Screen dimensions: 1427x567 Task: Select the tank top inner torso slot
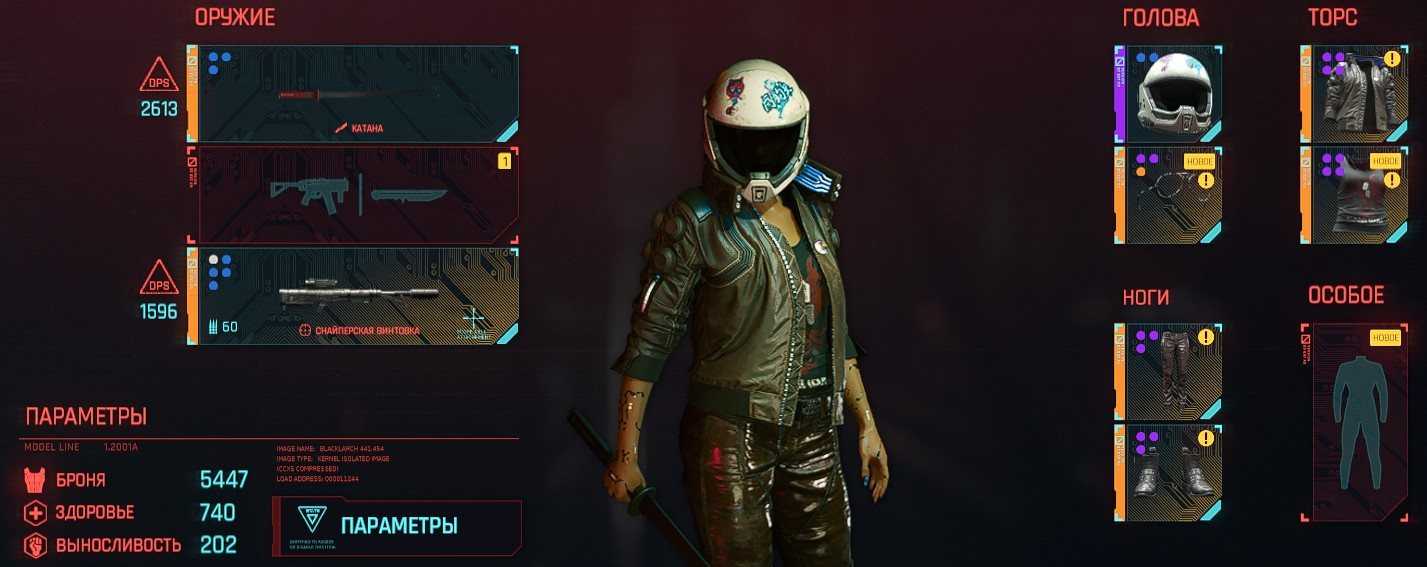tap(1355, 195)
